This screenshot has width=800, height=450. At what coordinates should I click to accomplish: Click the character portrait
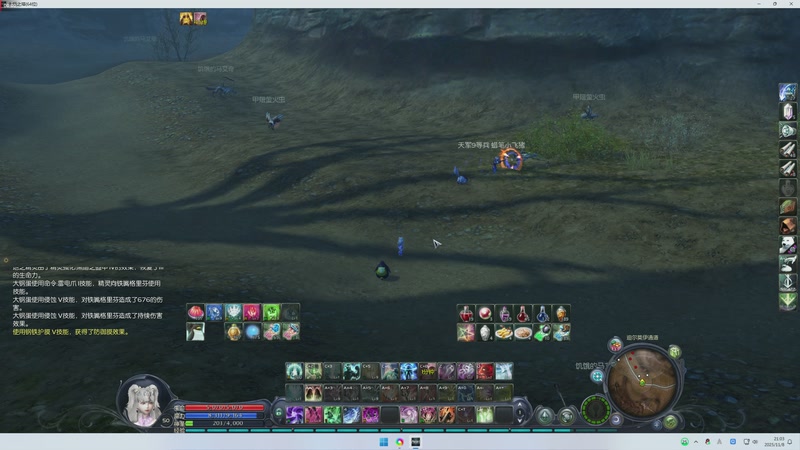tap(142, 399)
